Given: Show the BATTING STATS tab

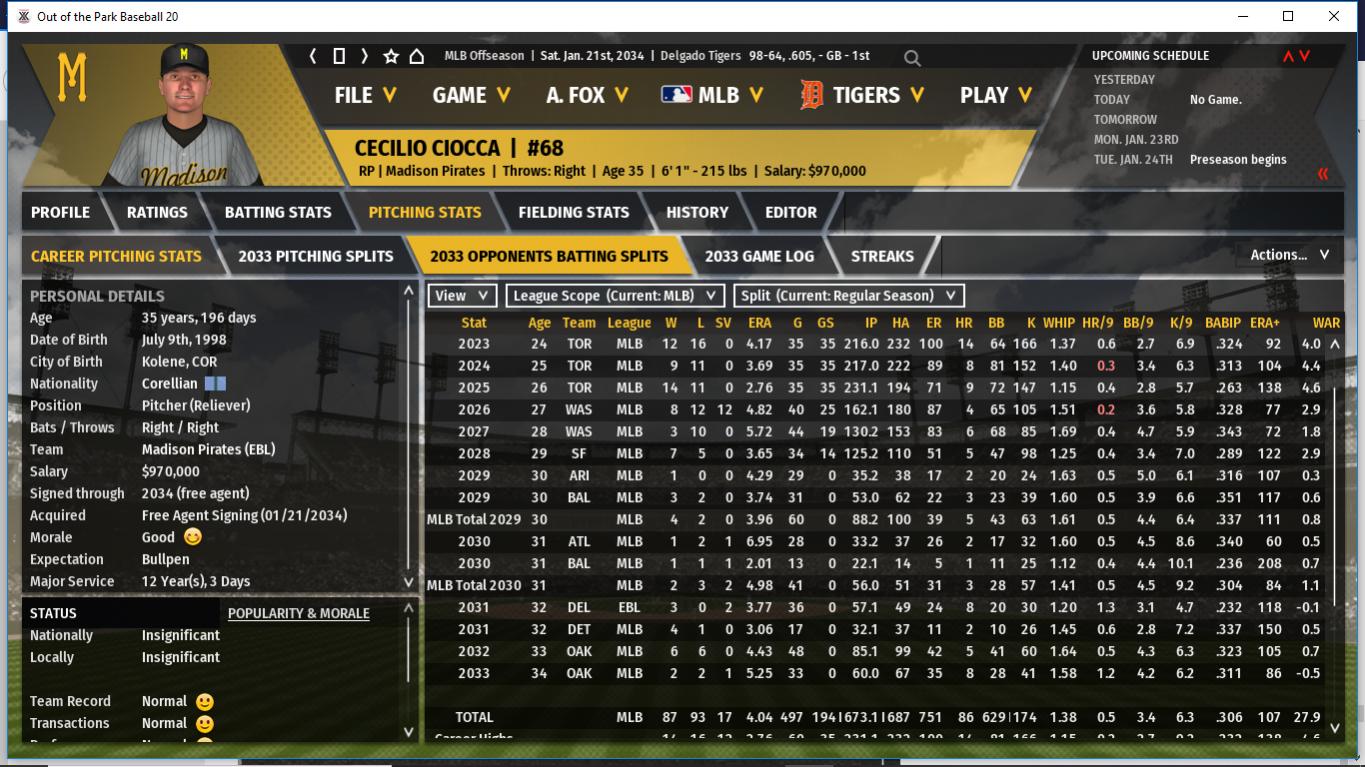Looking at the screenshot, I should coord(278,212).
